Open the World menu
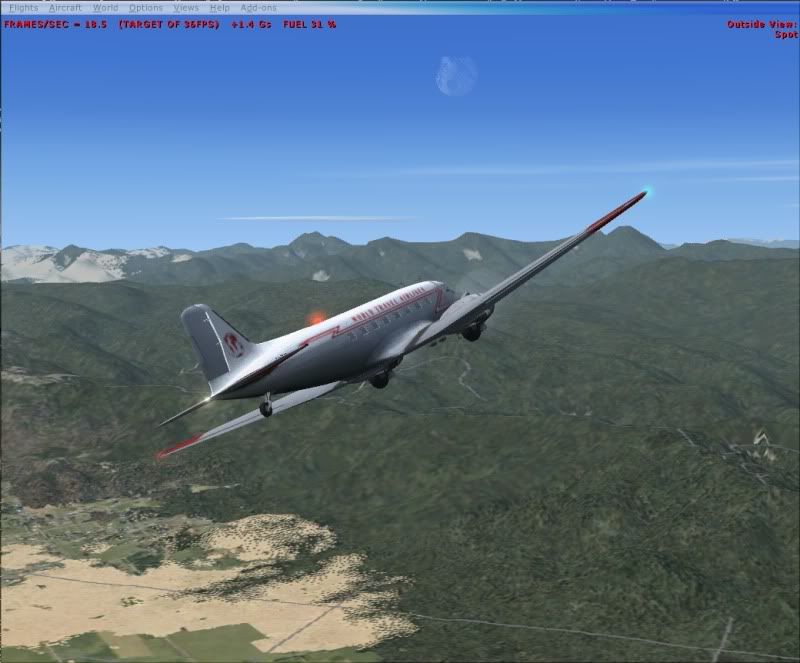Image resolution: width=800 pixels, height=663 pixels. coord(105,8)
